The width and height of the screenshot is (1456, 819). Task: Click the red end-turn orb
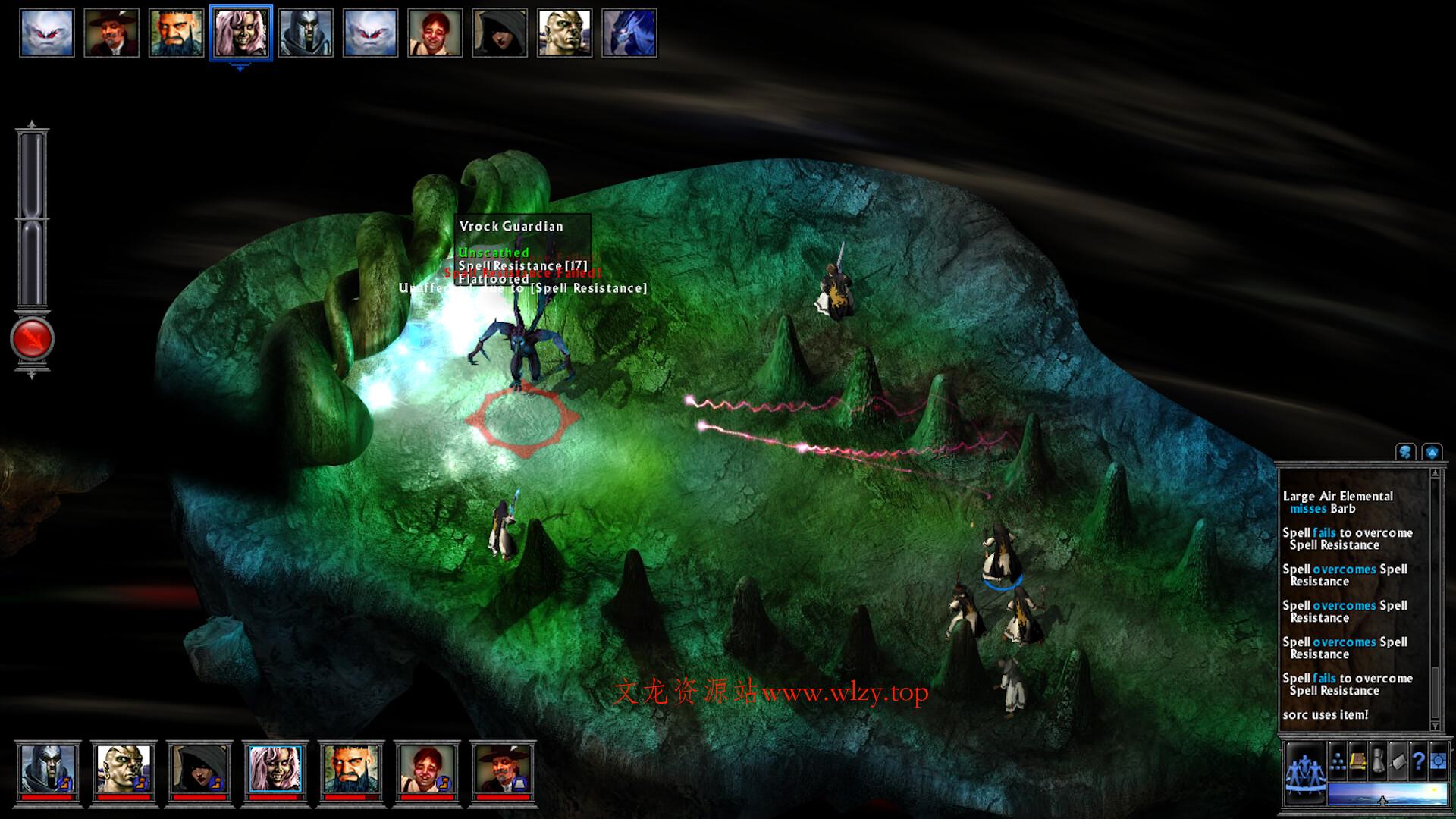pyautogui.click(x=31, y=337)
